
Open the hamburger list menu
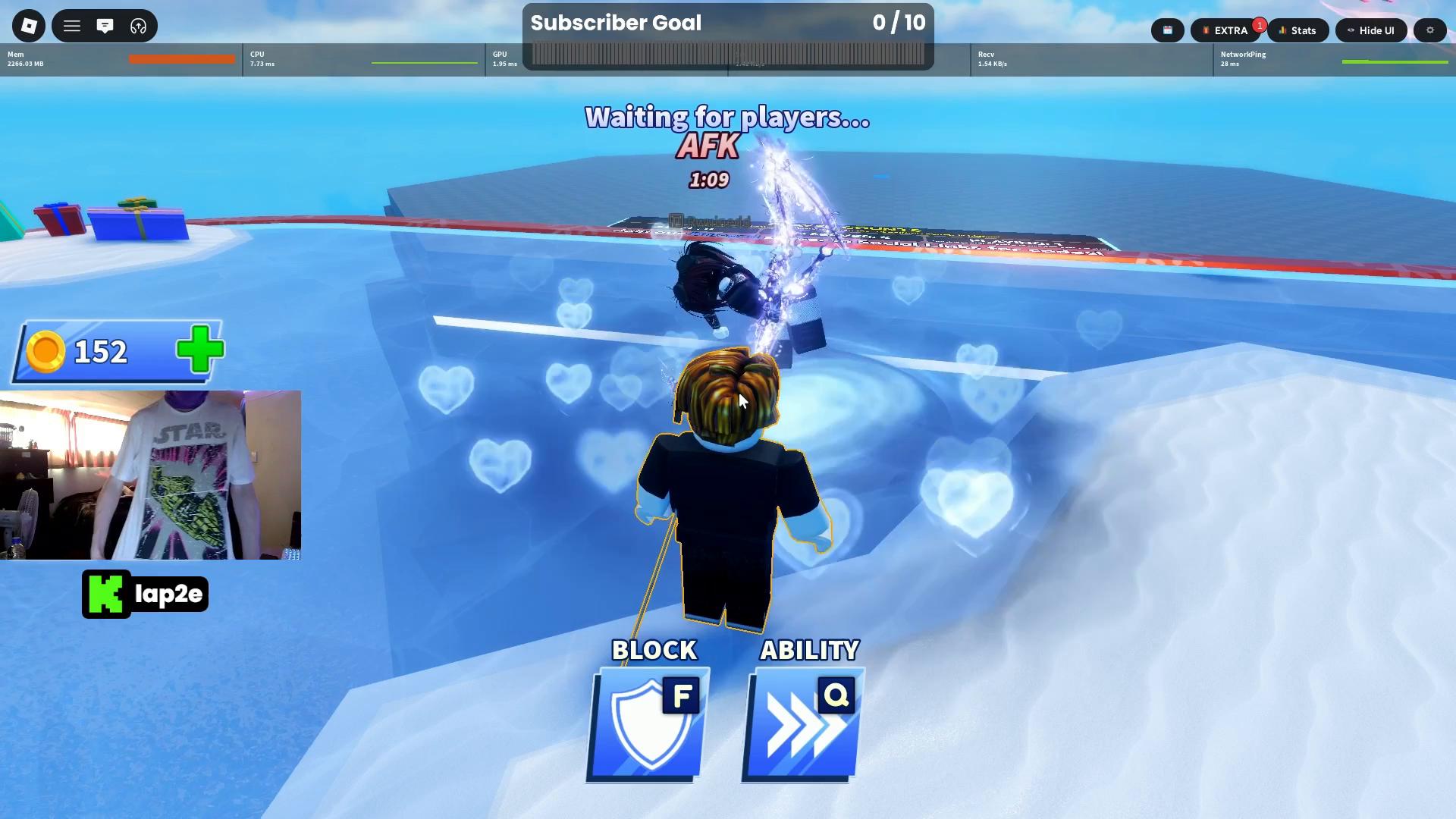[x=72, y=27]
